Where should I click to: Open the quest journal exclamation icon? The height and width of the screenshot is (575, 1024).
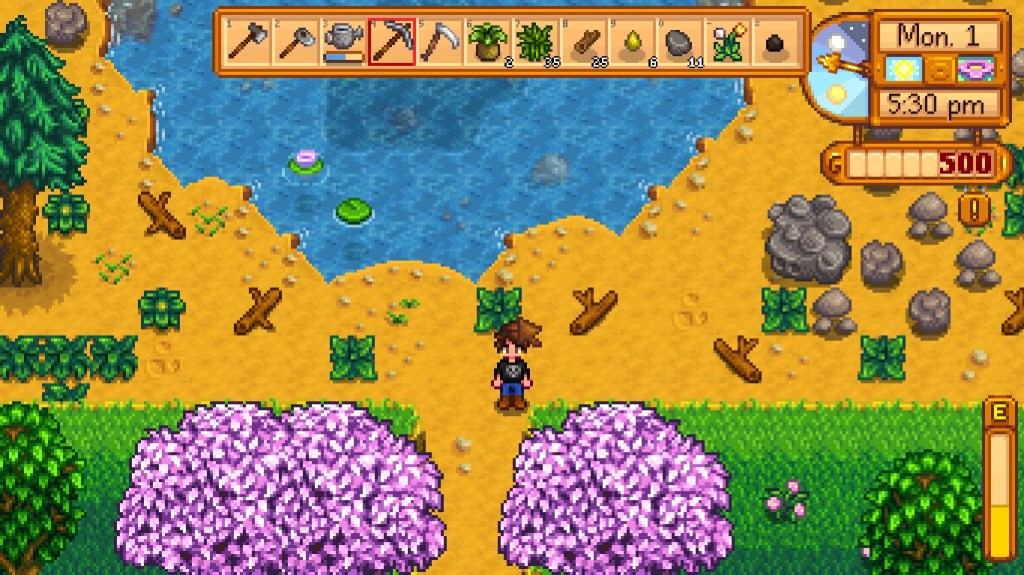pos(972,209)
